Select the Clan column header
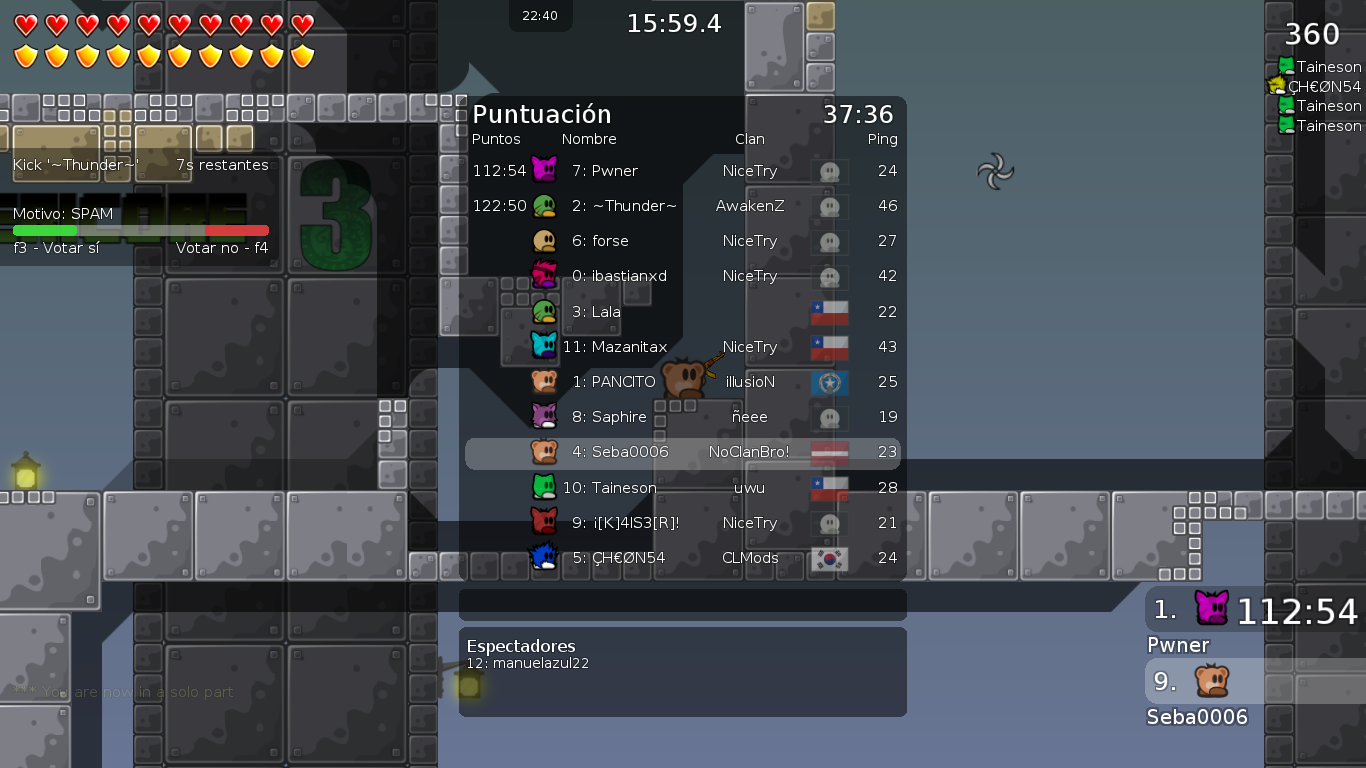The height and width of the screenshot is (768, 1366). coord(750,139)
